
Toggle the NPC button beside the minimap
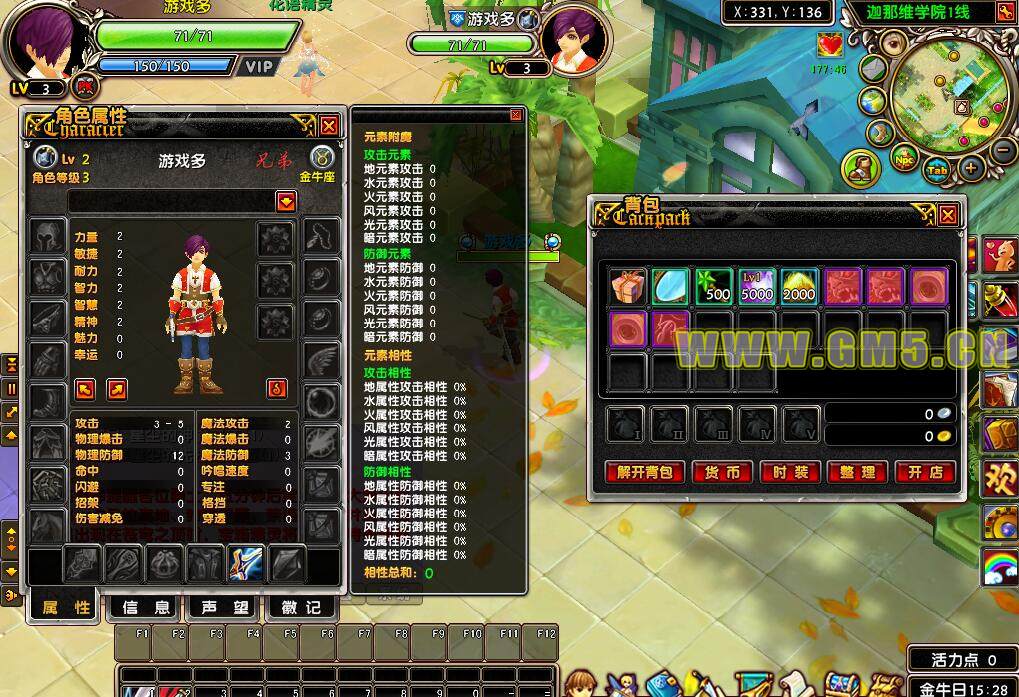(905, 159)
